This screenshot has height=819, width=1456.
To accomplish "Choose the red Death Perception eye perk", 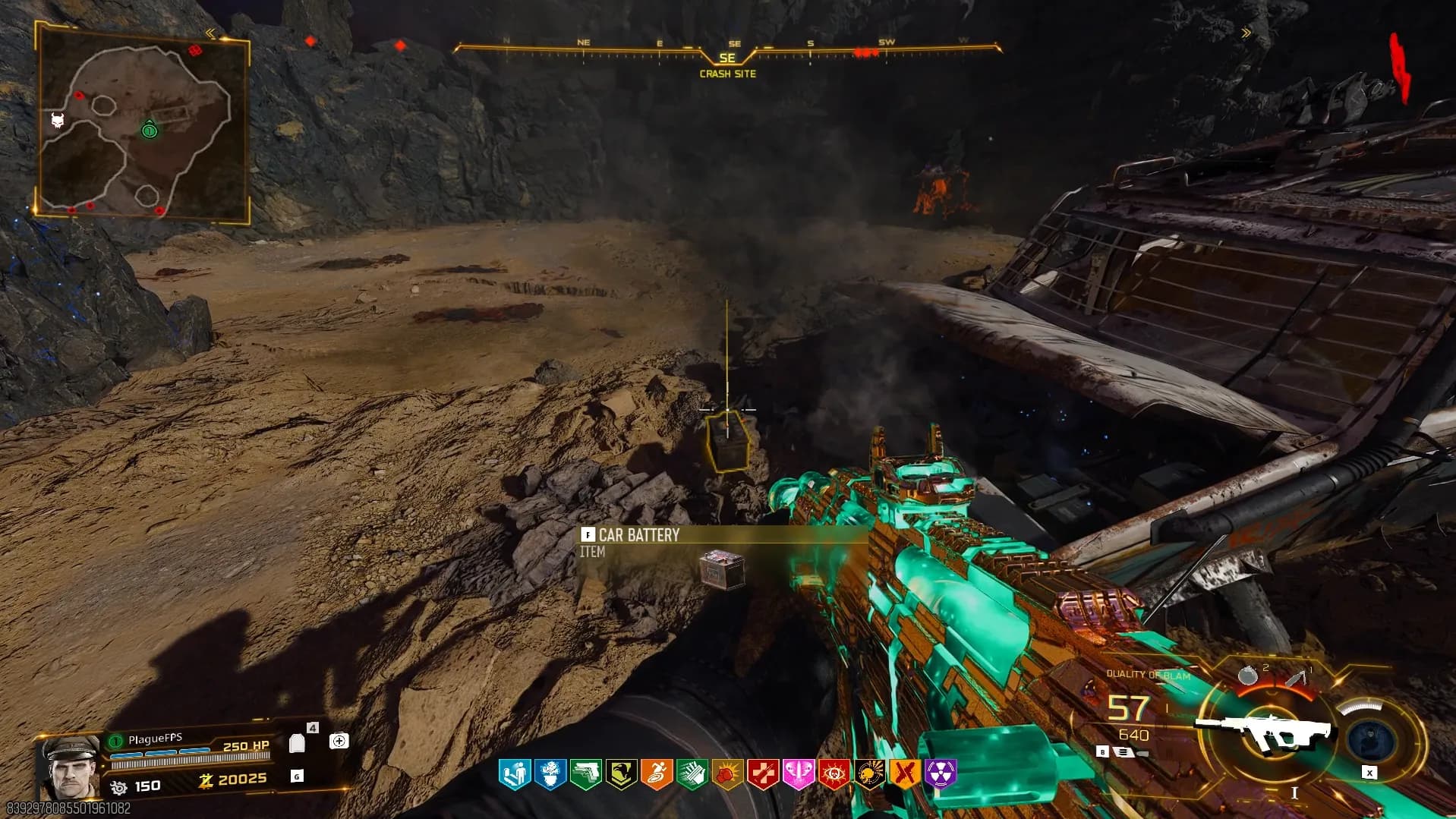I will [834, 774].
